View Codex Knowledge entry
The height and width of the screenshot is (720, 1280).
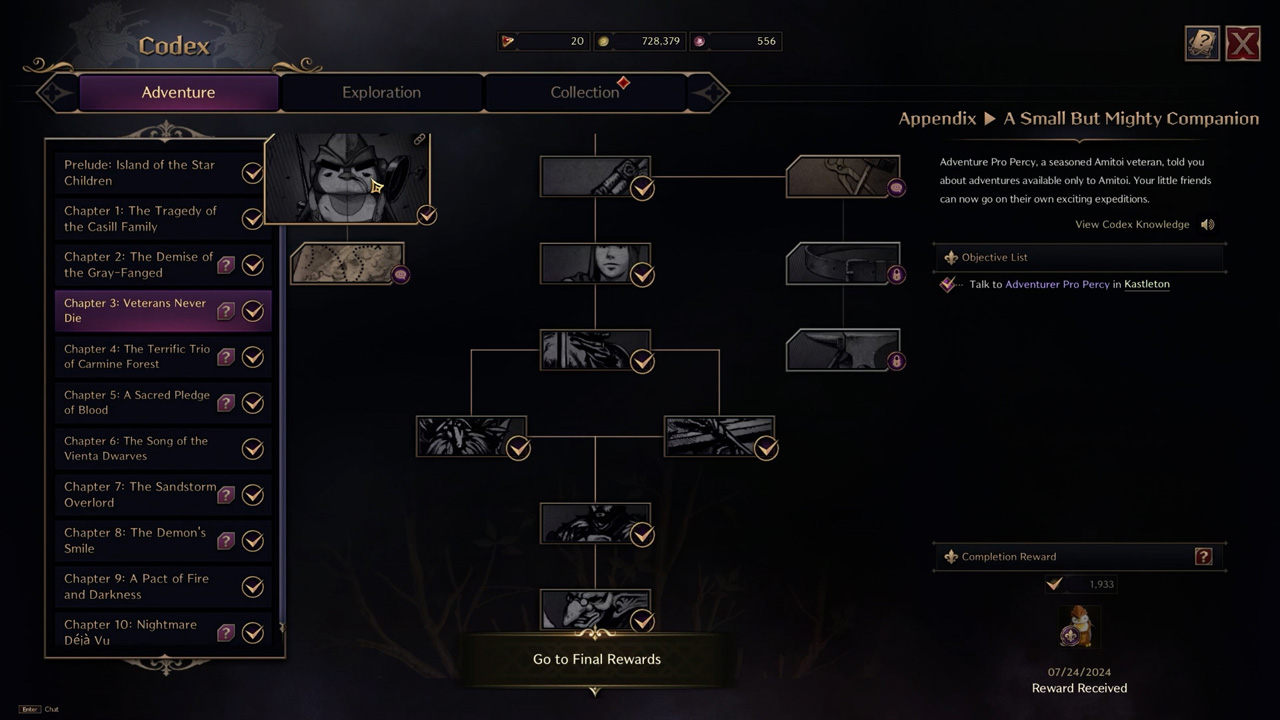pyautogui.click(x=1132, y=224)
